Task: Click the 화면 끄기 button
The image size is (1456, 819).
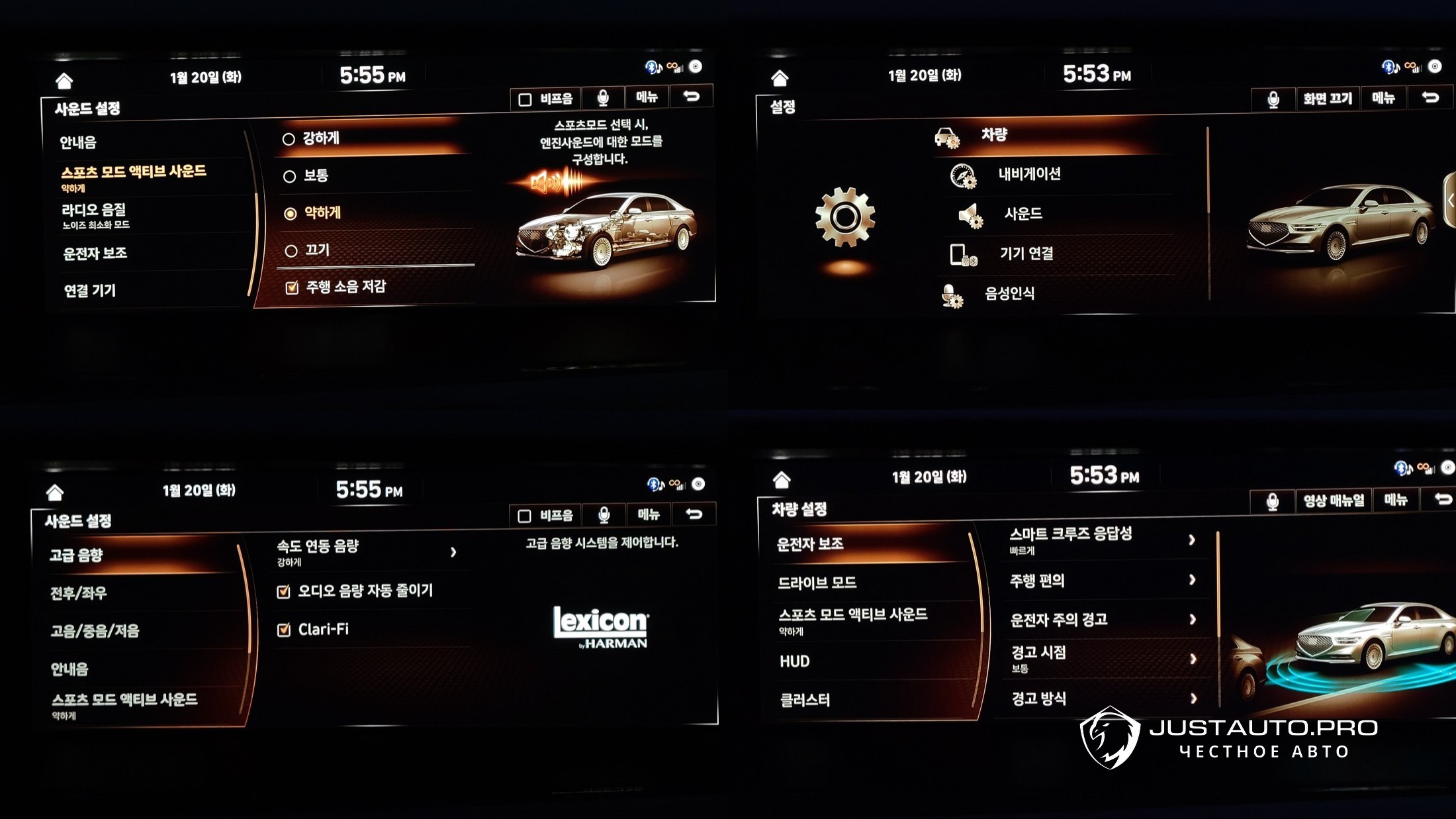Action: click(x=1327, y=99)
